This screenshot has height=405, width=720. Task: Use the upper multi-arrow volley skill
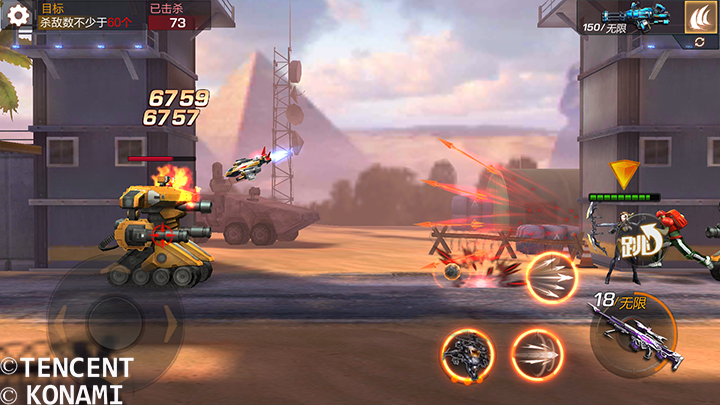(x=553, y=279)
